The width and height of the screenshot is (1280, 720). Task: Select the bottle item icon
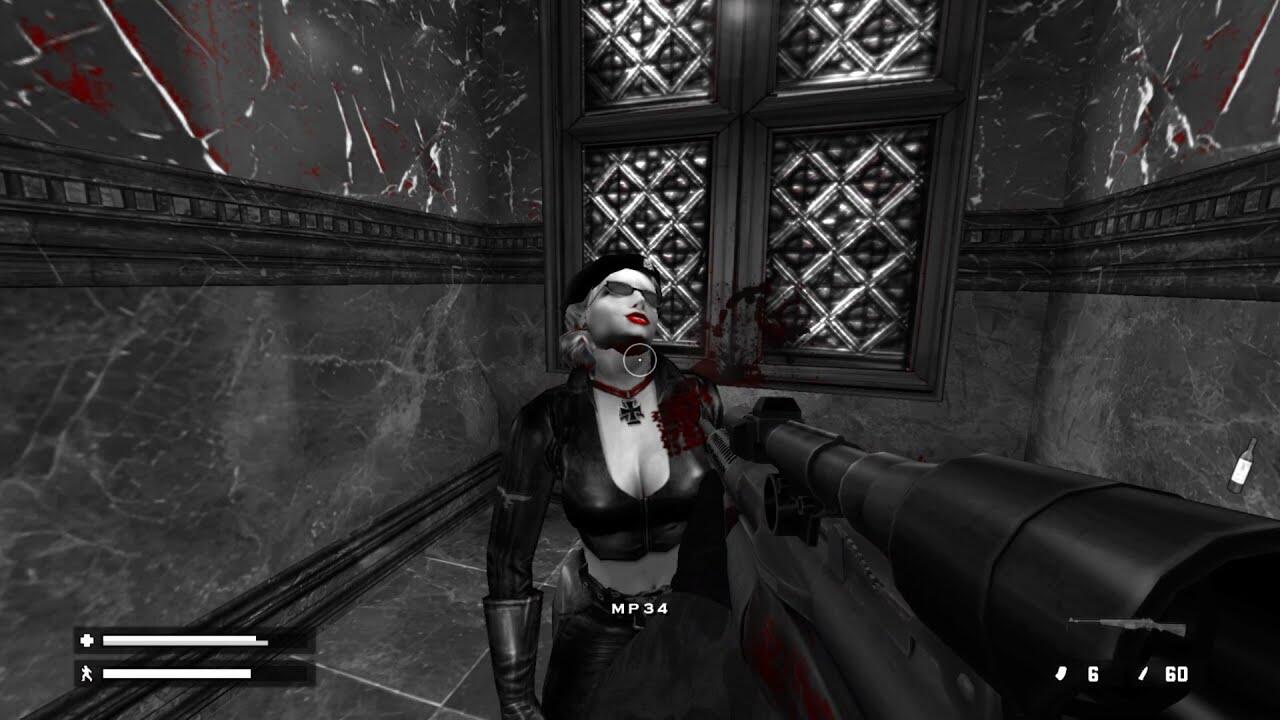coord(1242,466)
